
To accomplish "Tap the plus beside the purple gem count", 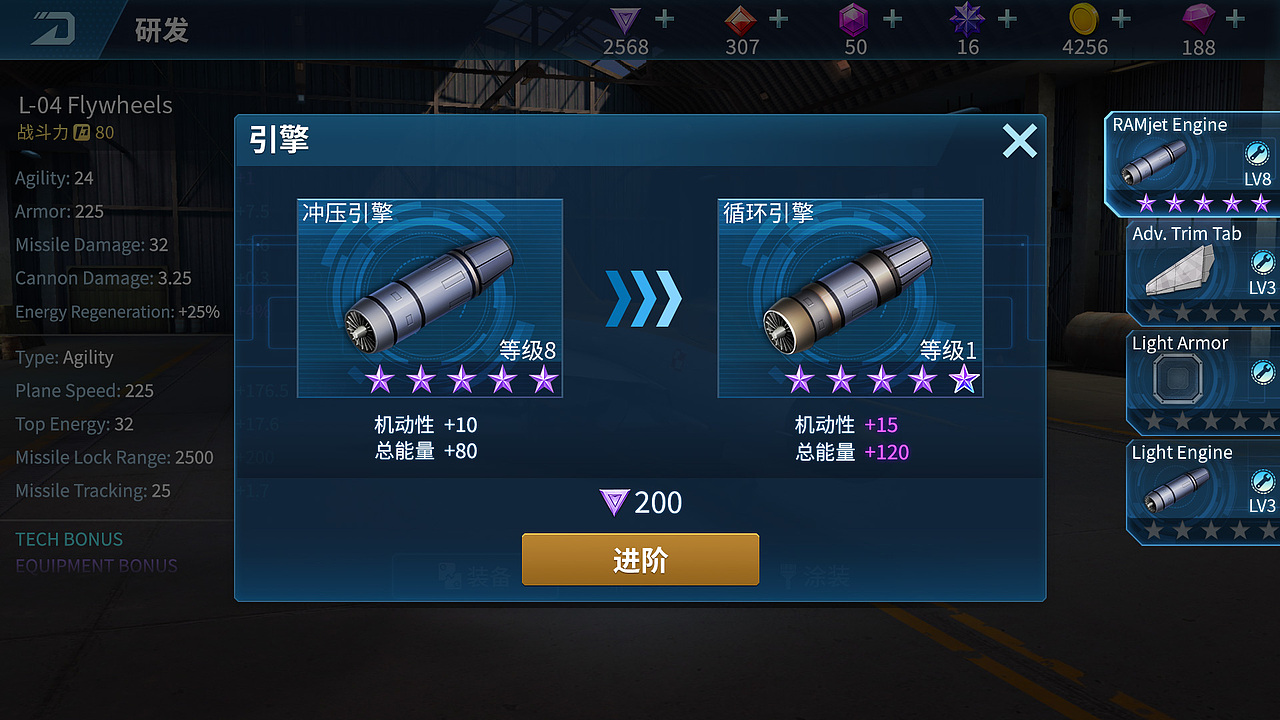I will click(892, 17).
